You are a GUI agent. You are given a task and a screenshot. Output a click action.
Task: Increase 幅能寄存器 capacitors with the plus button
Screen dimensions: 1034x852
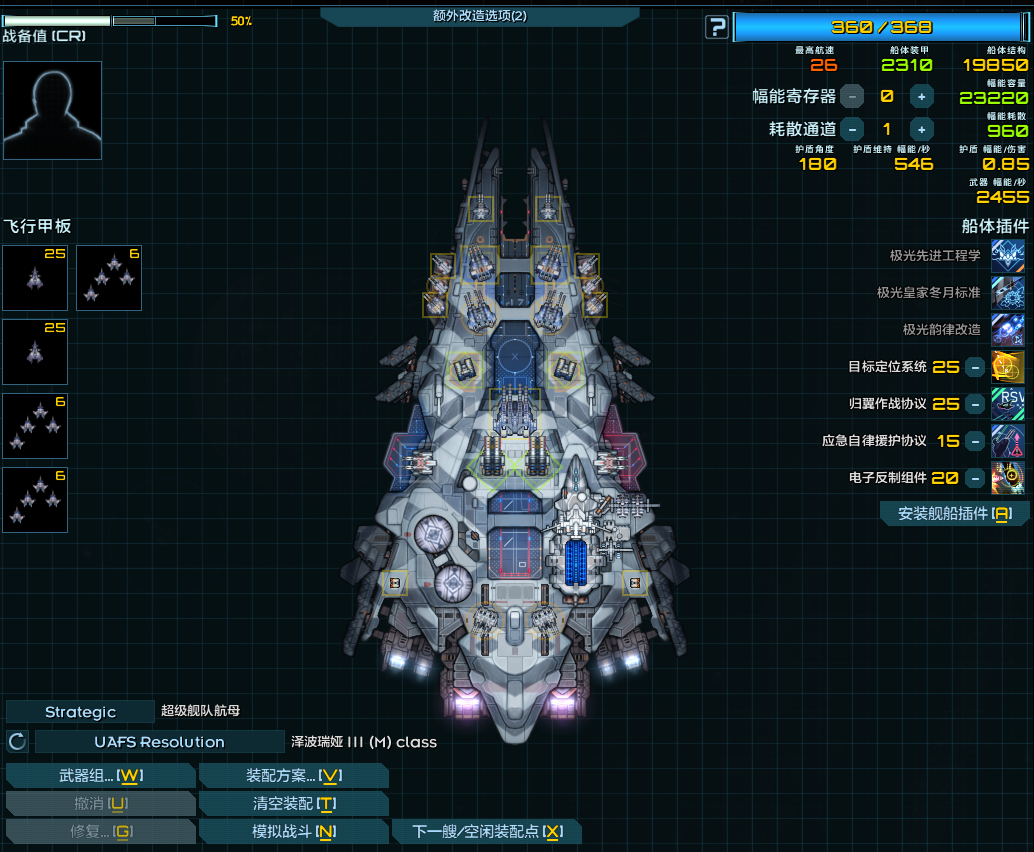(x=922, y=96)
